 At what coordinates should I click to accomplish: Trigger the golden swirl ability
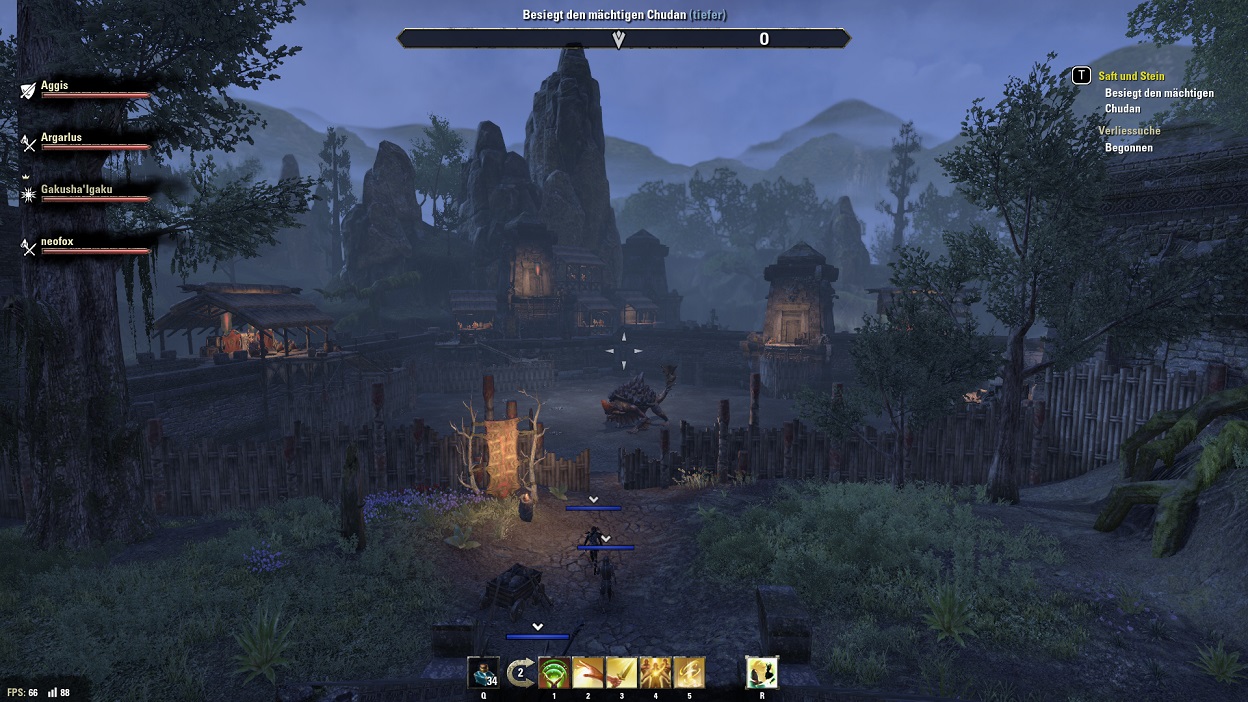click(x=690, y=672)
